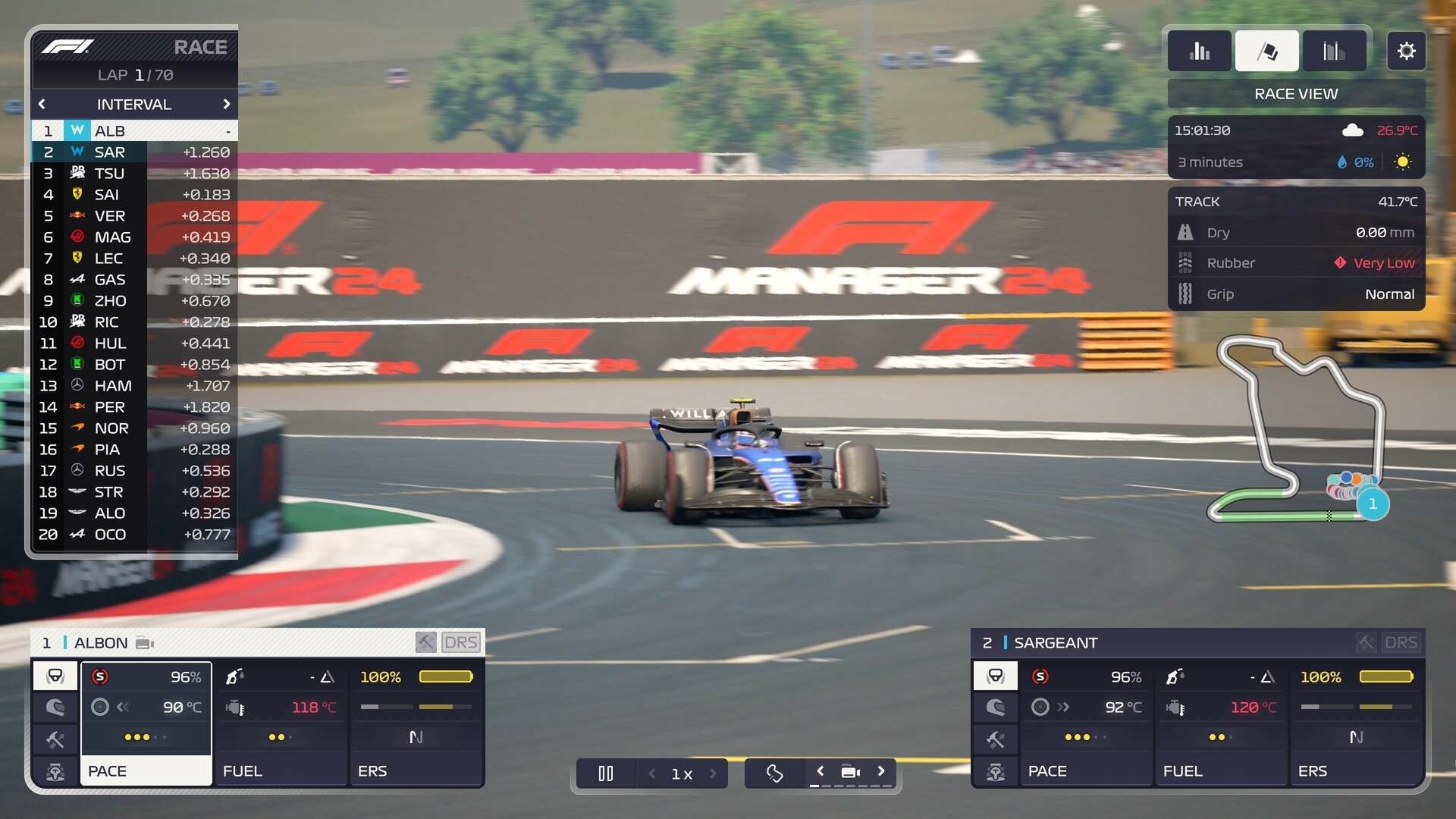
Task: Toggle DRS on Sargeant's panel
Action: pos(1402,642)
